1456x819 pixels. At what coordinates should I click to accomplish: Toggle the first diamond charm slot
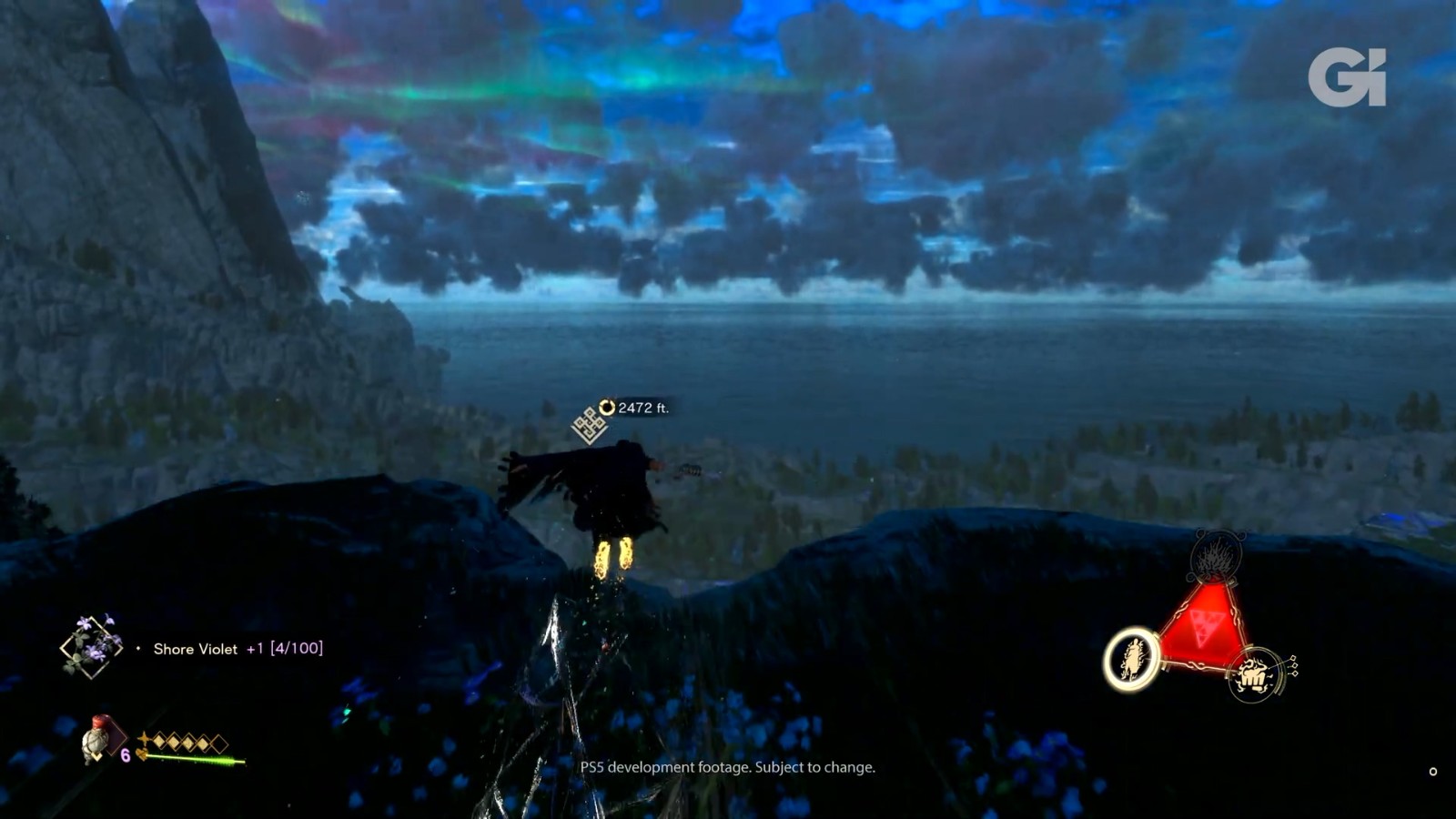pos(160,740)
